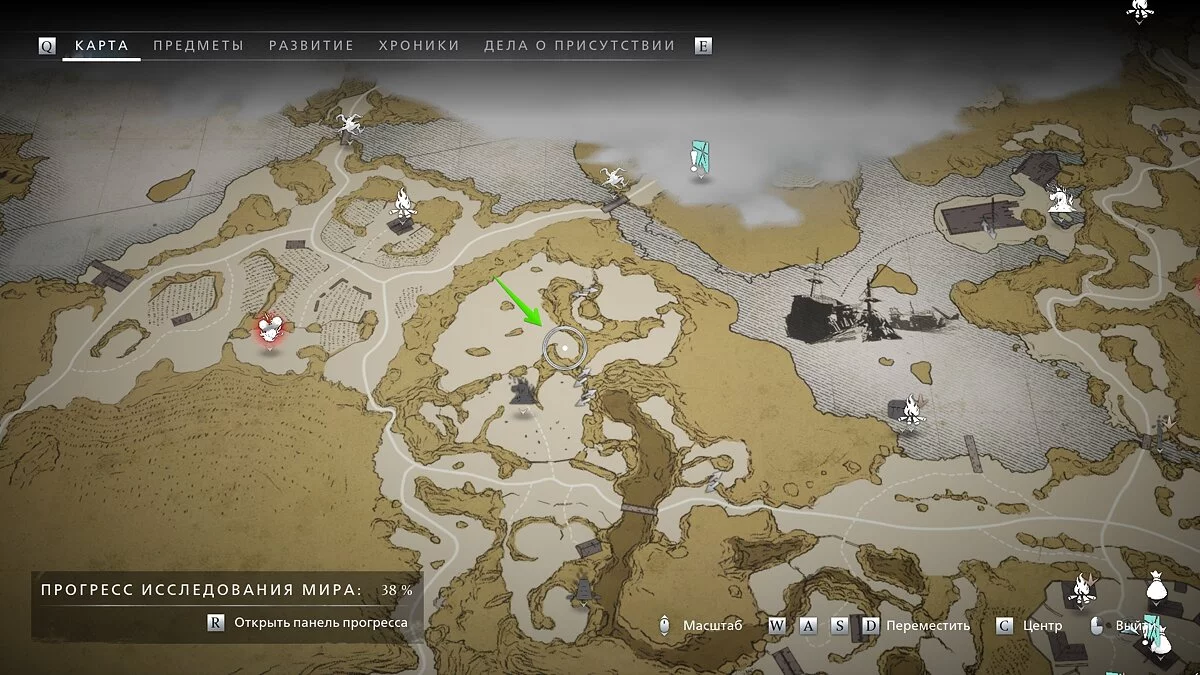Open the Предметы tab

198,46
